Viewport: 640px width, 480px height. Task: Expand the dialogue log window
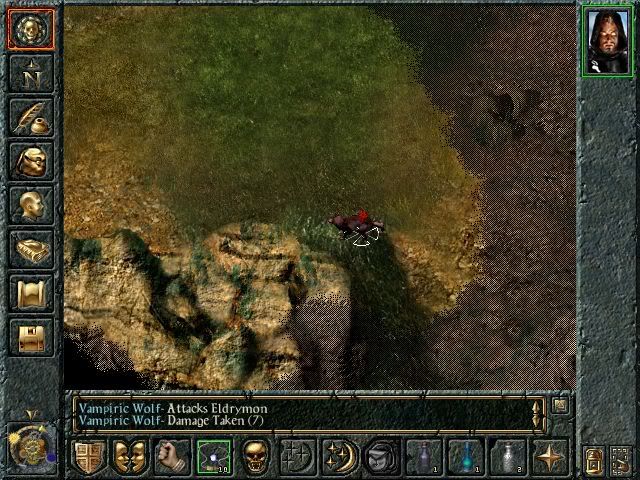(561, 405)
